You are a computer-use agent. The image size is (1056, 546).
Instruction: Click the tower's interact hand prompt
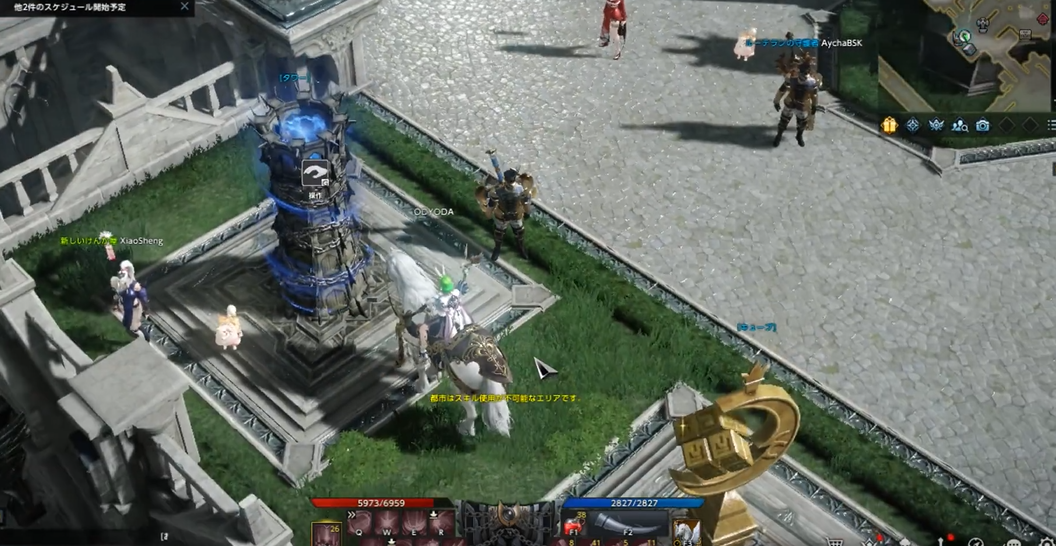(x=316, y=174)
